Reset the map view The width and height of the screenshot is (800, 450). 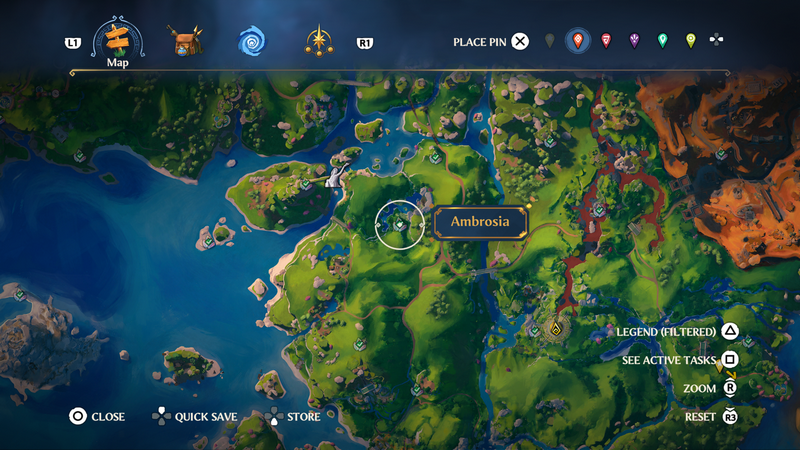tap(711, 416)
